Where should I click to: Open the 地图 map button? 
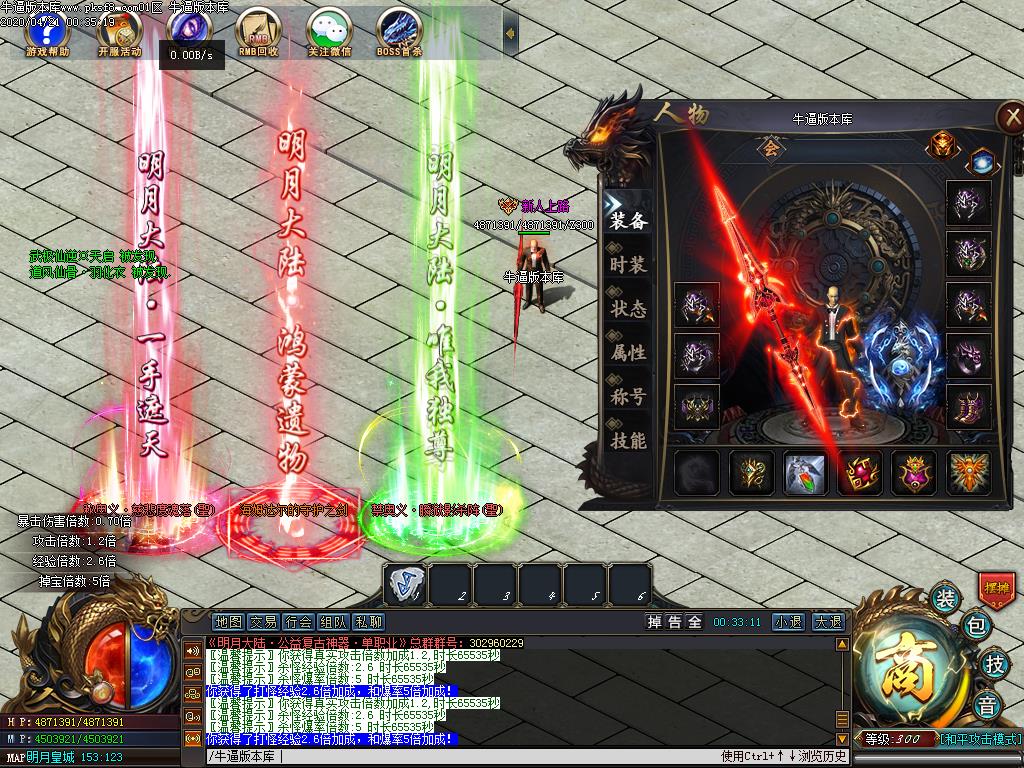tap(229, 622)
